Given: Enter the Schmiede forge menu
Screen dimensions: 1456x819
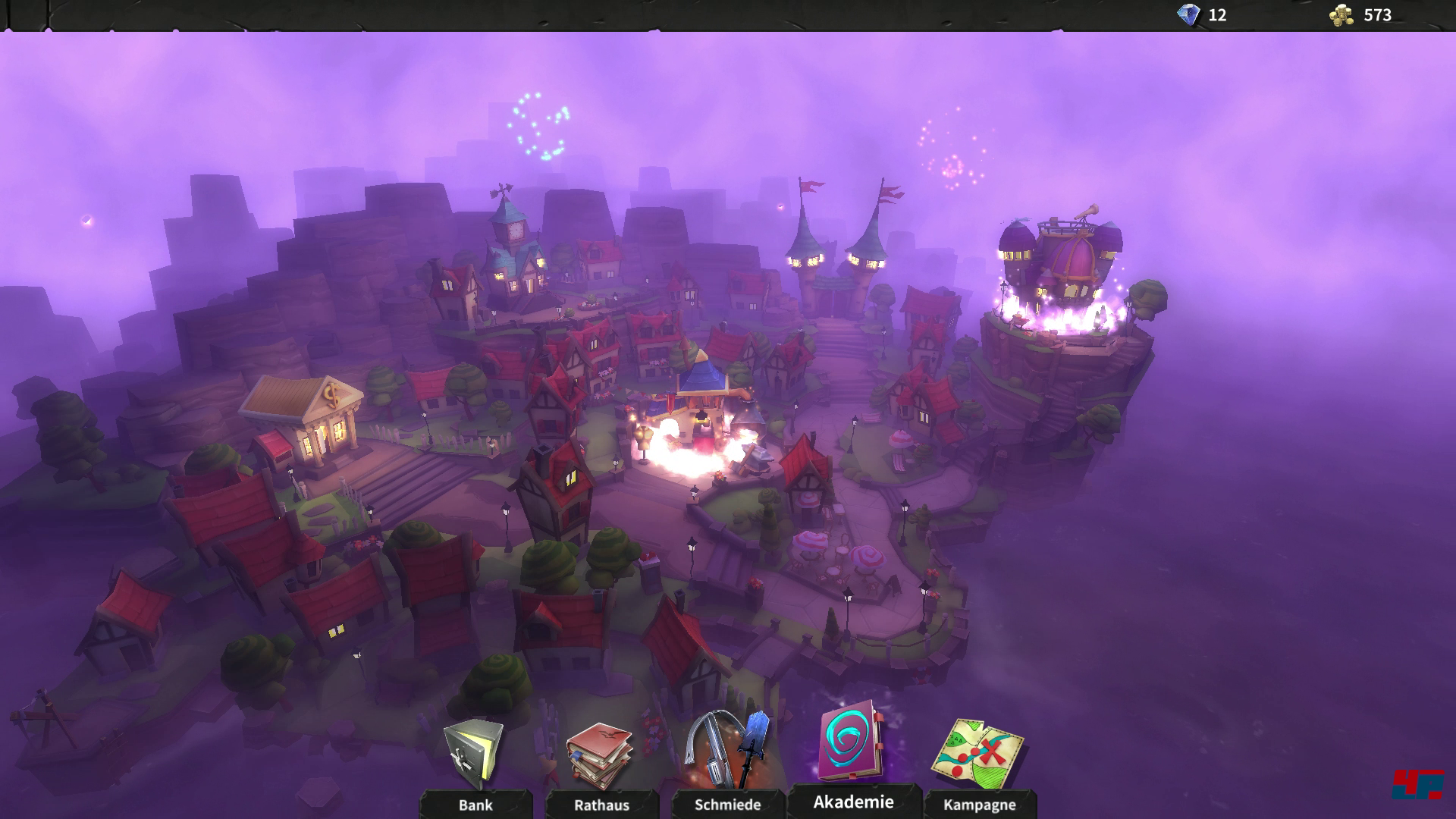Looking at the screenshot, I should pyautogui.click(x=727, y=755).
